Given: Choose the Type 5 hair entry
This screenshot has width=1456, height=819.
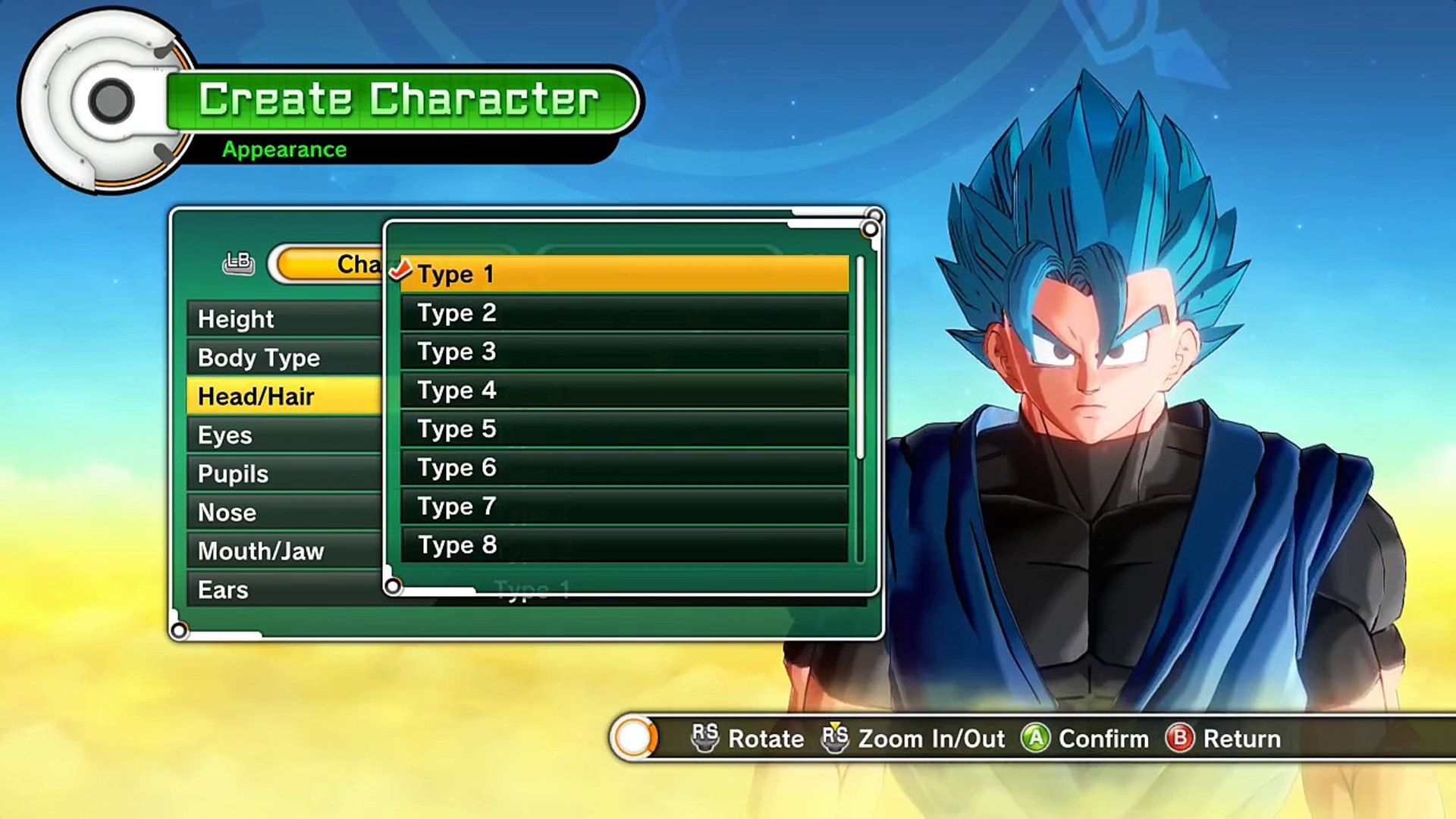Looking at the screenshot, I should 623,428.
